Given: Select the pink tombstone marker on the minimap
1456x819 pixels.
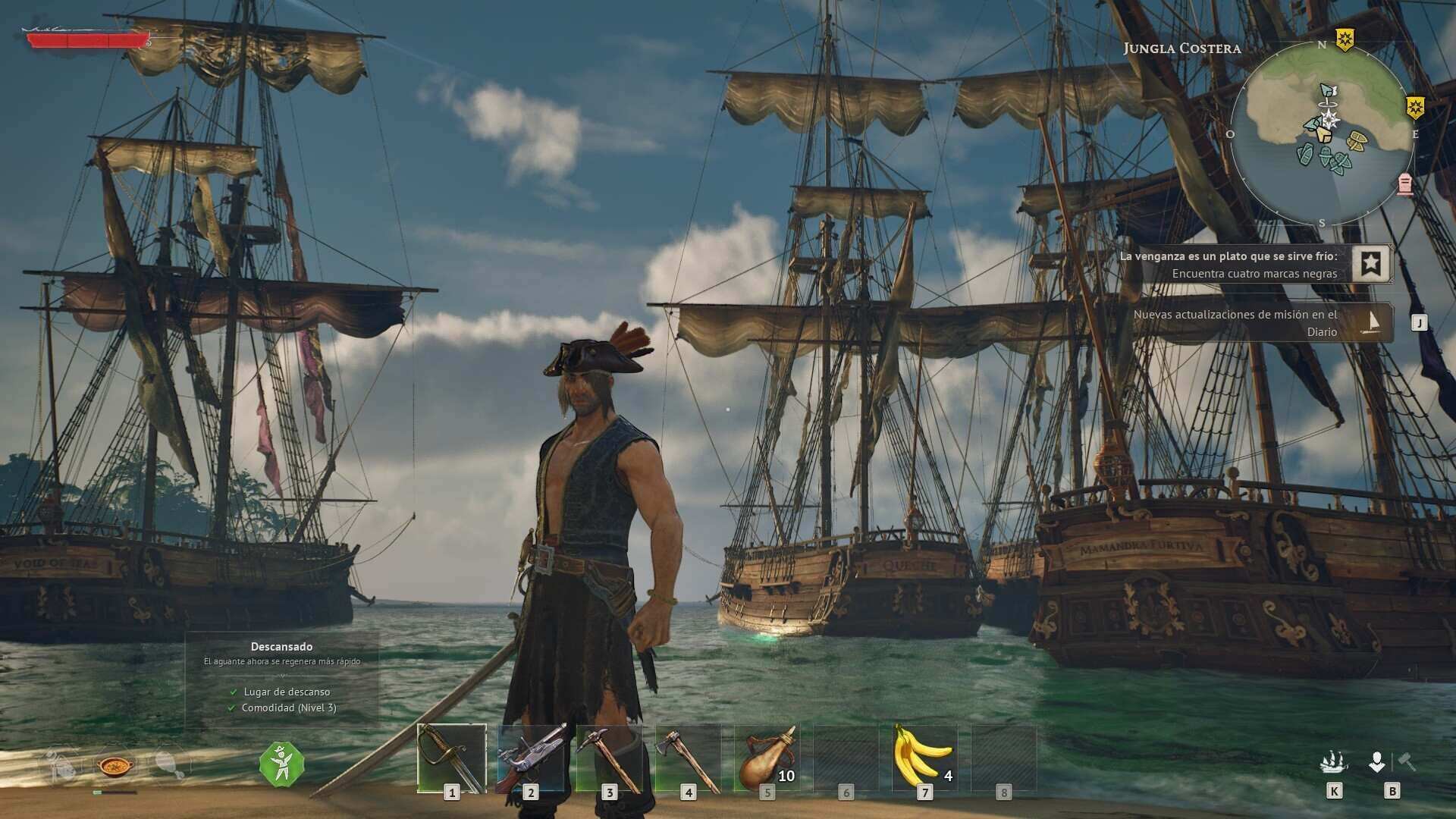Looking at the screenshot, I should pos(1404,184).
